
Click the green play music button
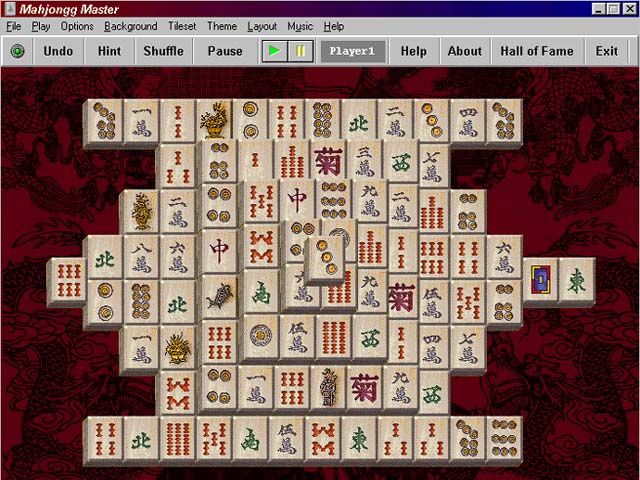point(273,51)
